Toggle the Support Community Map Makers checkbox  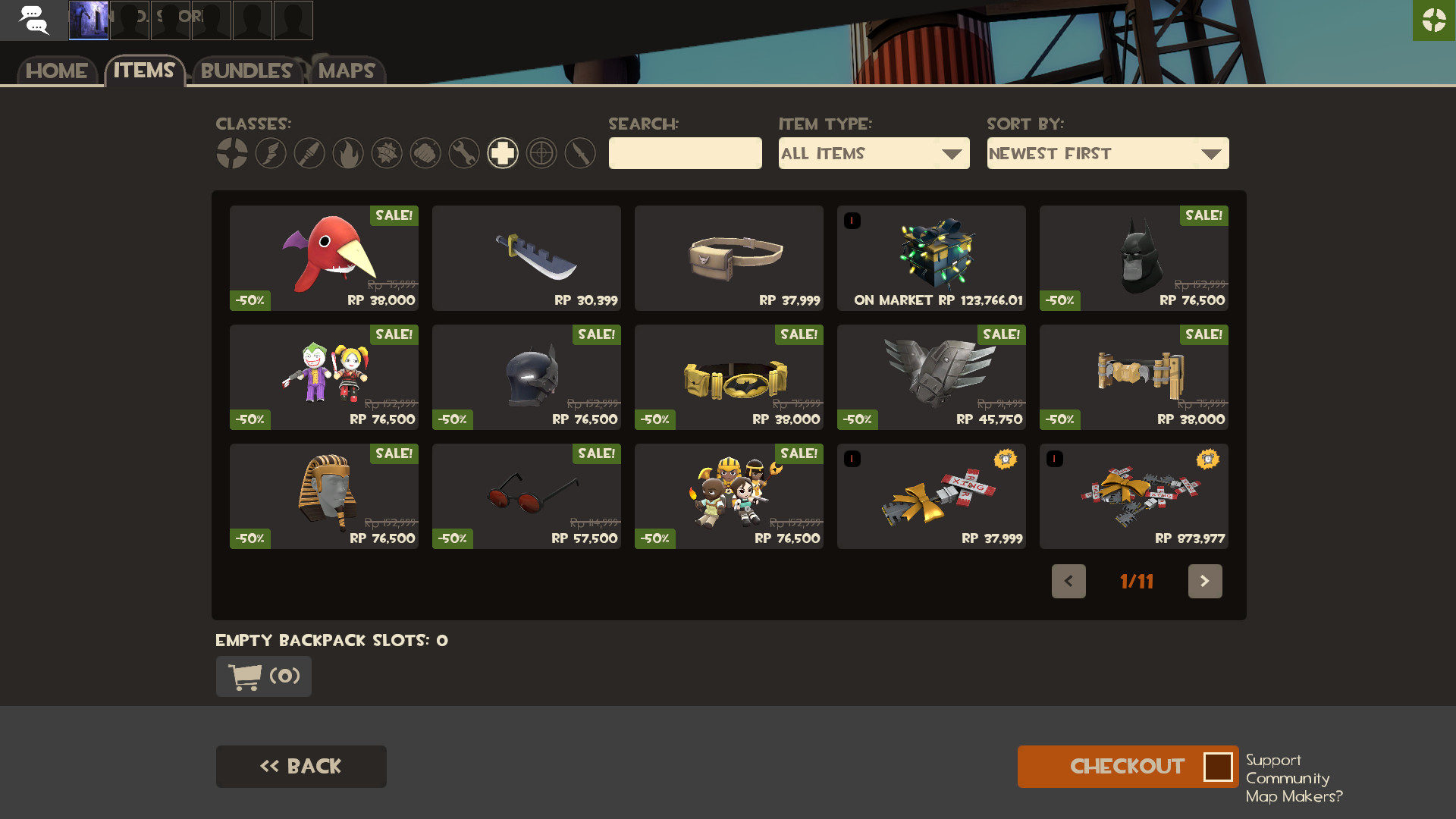coord(1219,767)
